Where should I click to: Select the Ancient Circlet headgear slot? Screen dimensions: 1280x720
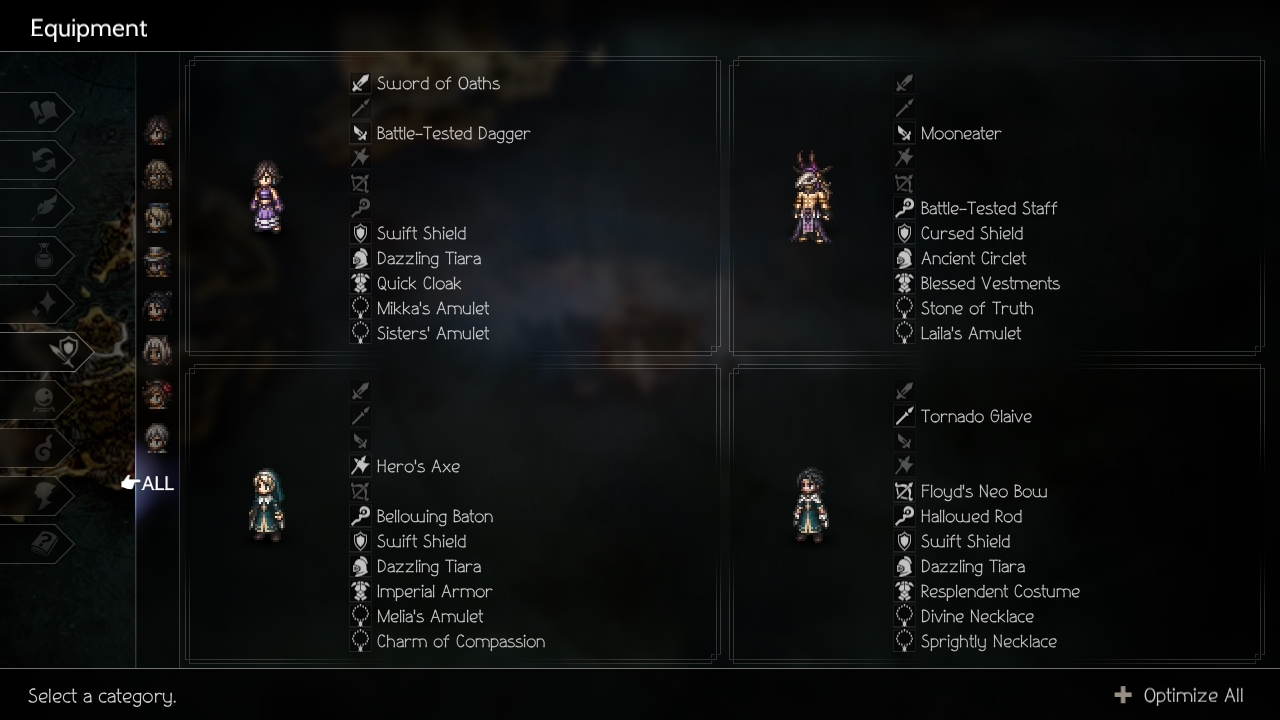(x=973, y=259)
